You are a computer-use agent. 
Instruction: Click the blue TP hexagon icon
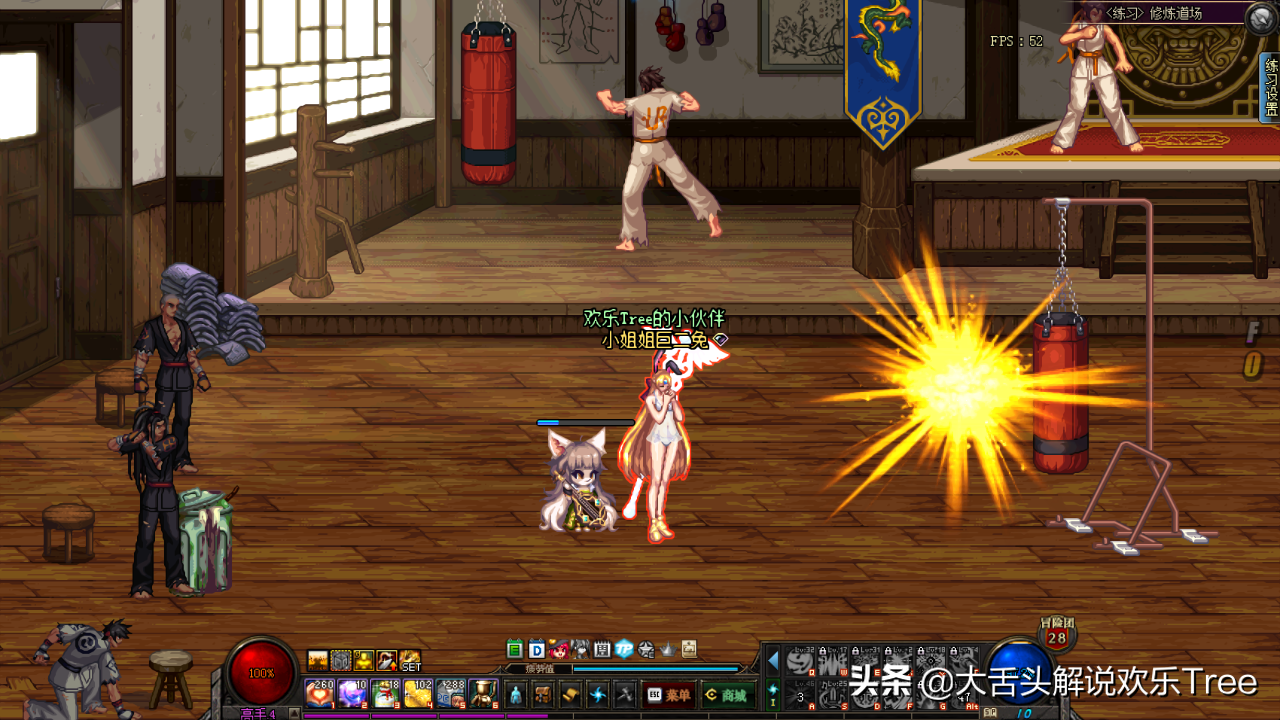click(625, 649)
